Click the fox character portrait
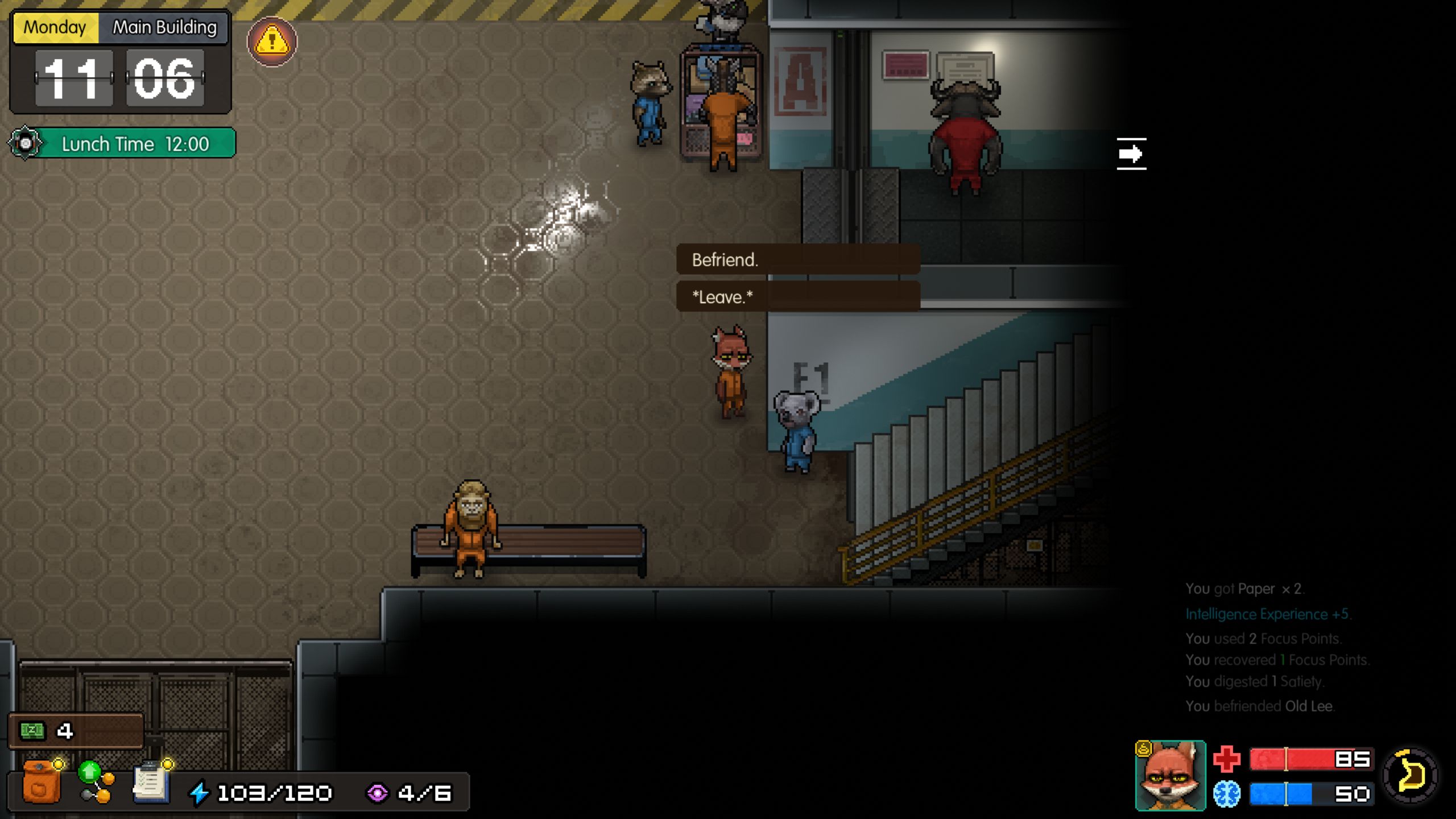 pyautogui.click(x=1170, y=776)
